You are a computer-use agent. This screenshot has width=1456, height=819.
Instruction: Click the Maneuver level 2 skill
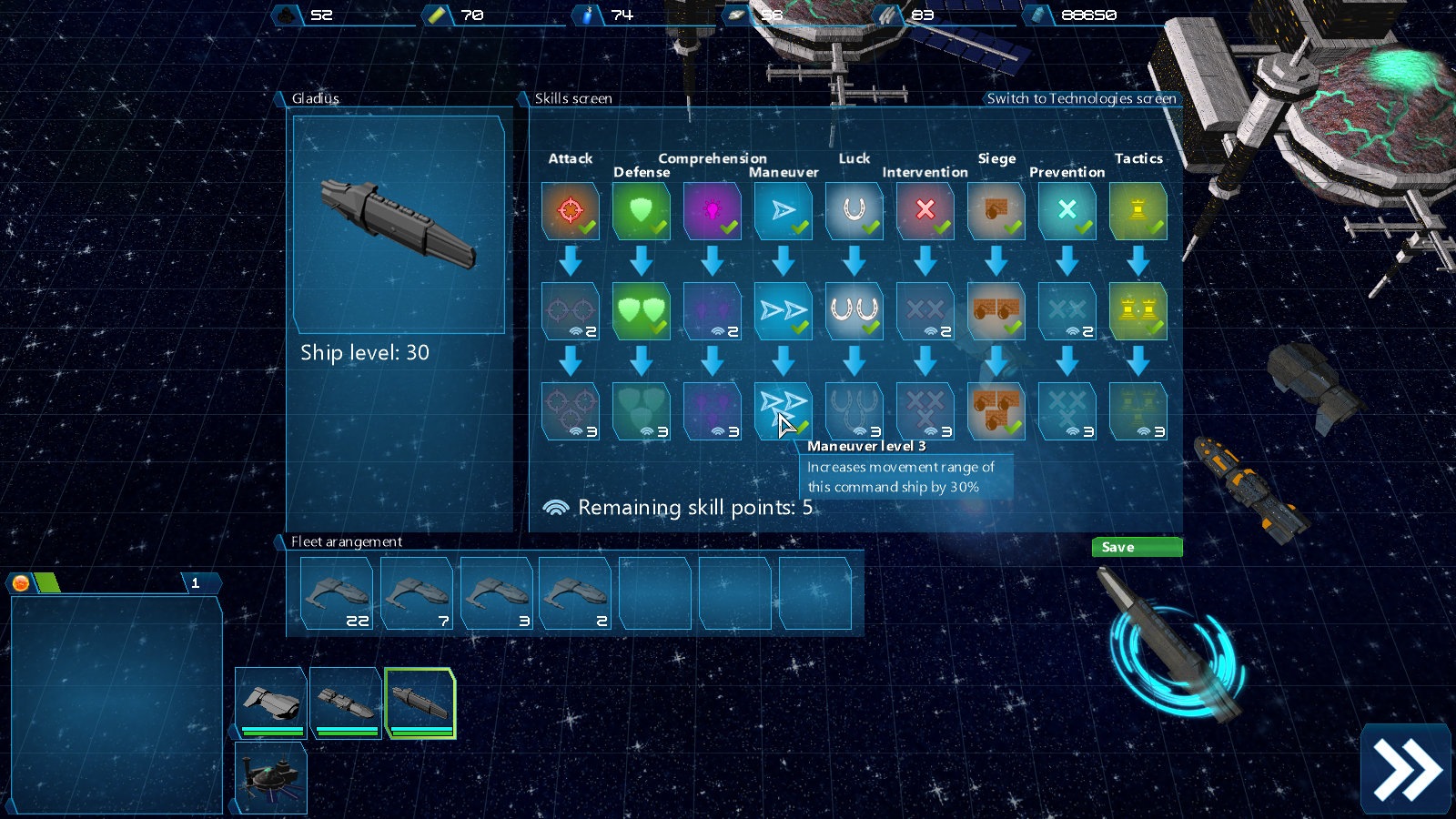coord(784,311)
